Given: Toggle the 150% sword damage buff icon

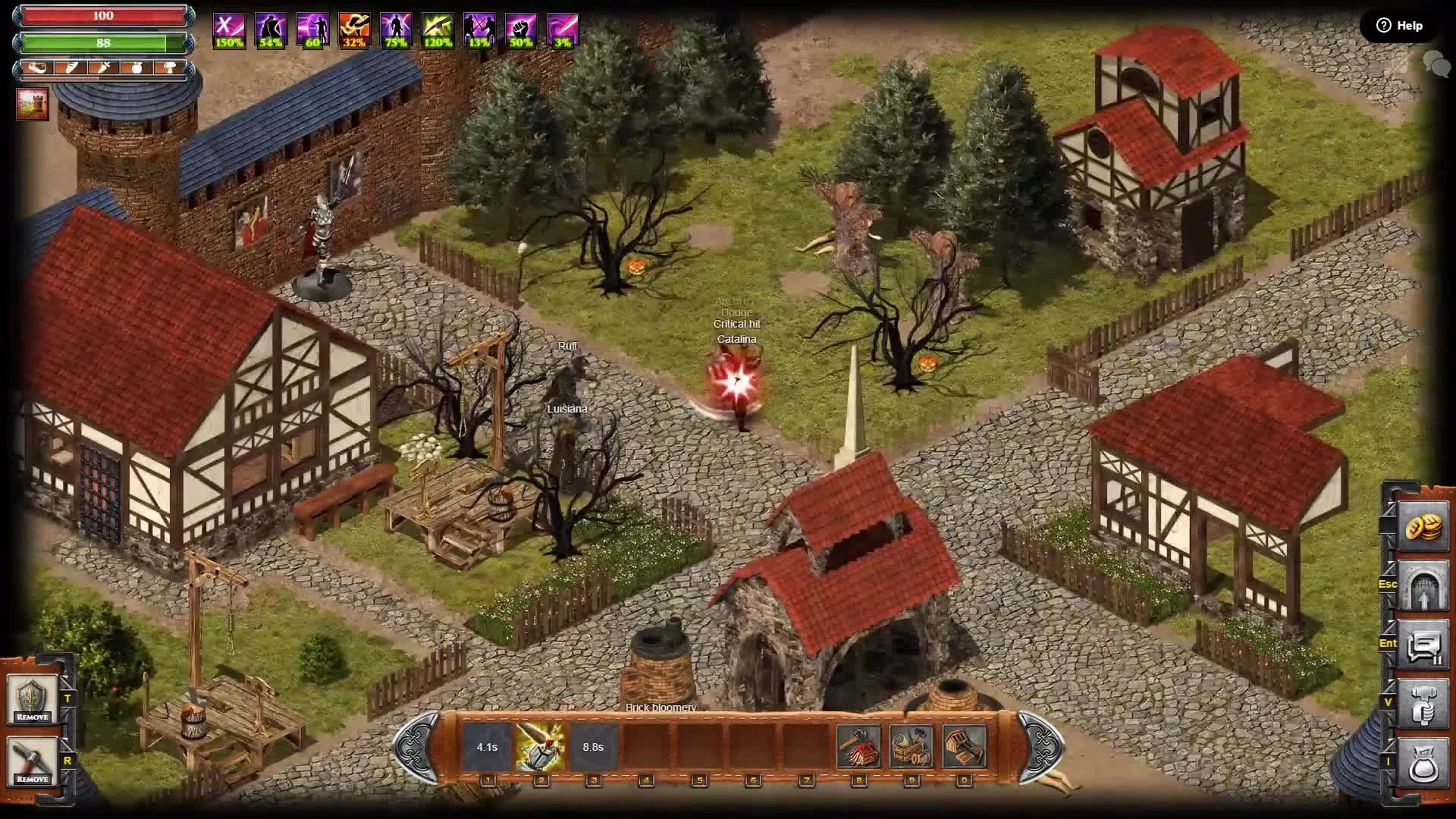Looking at the screenshot, I should (x=228, y=29).
